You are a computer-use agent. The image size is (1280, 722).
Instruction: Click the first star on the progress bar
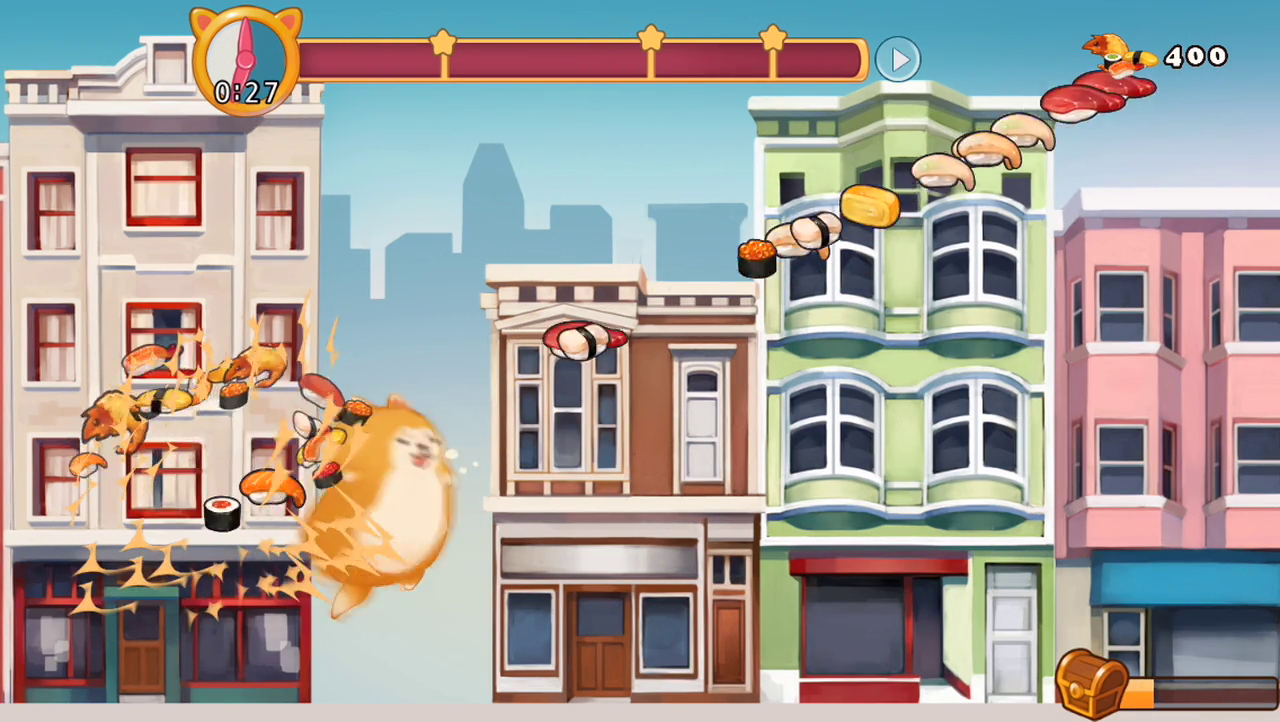444,40
